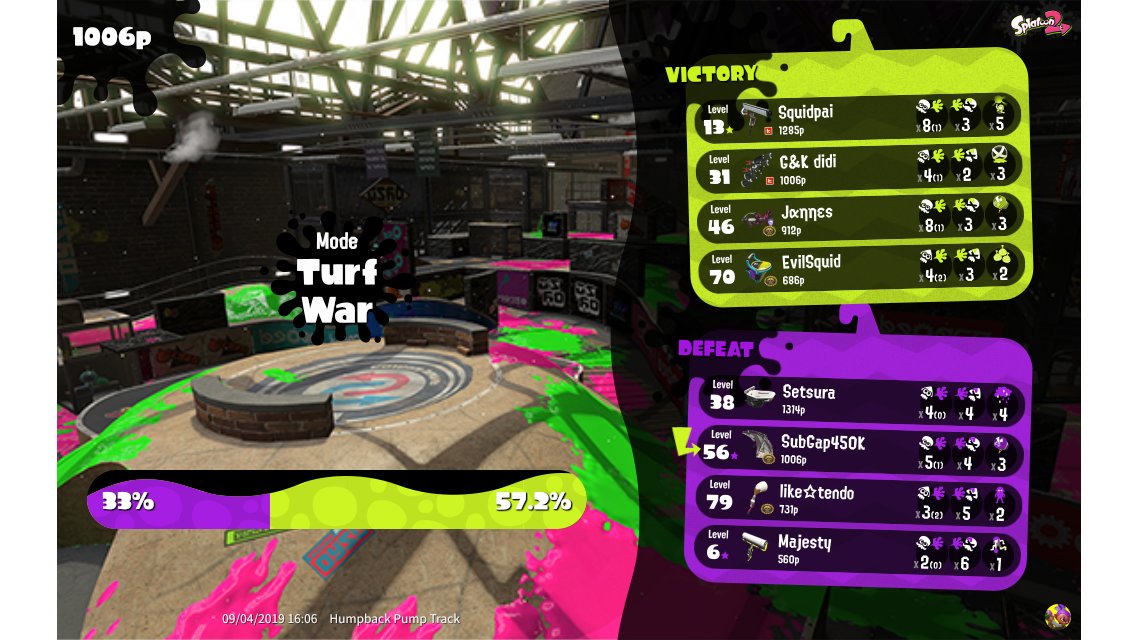Open the round player avatar icon
1138x640 pixels.
1058,616
